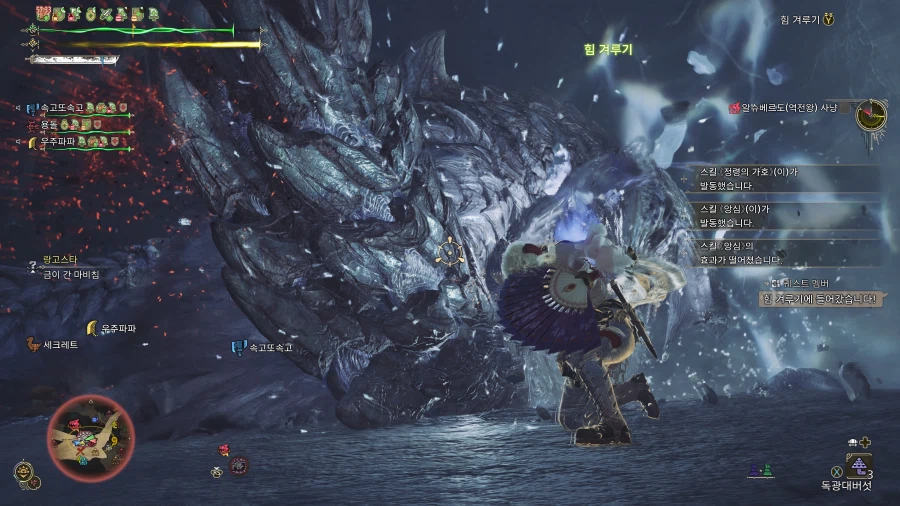The image size is (900, 506).
Task: Click the yellow target reticle on the monster
Action: pyautogui.click(x=451, y=253)
